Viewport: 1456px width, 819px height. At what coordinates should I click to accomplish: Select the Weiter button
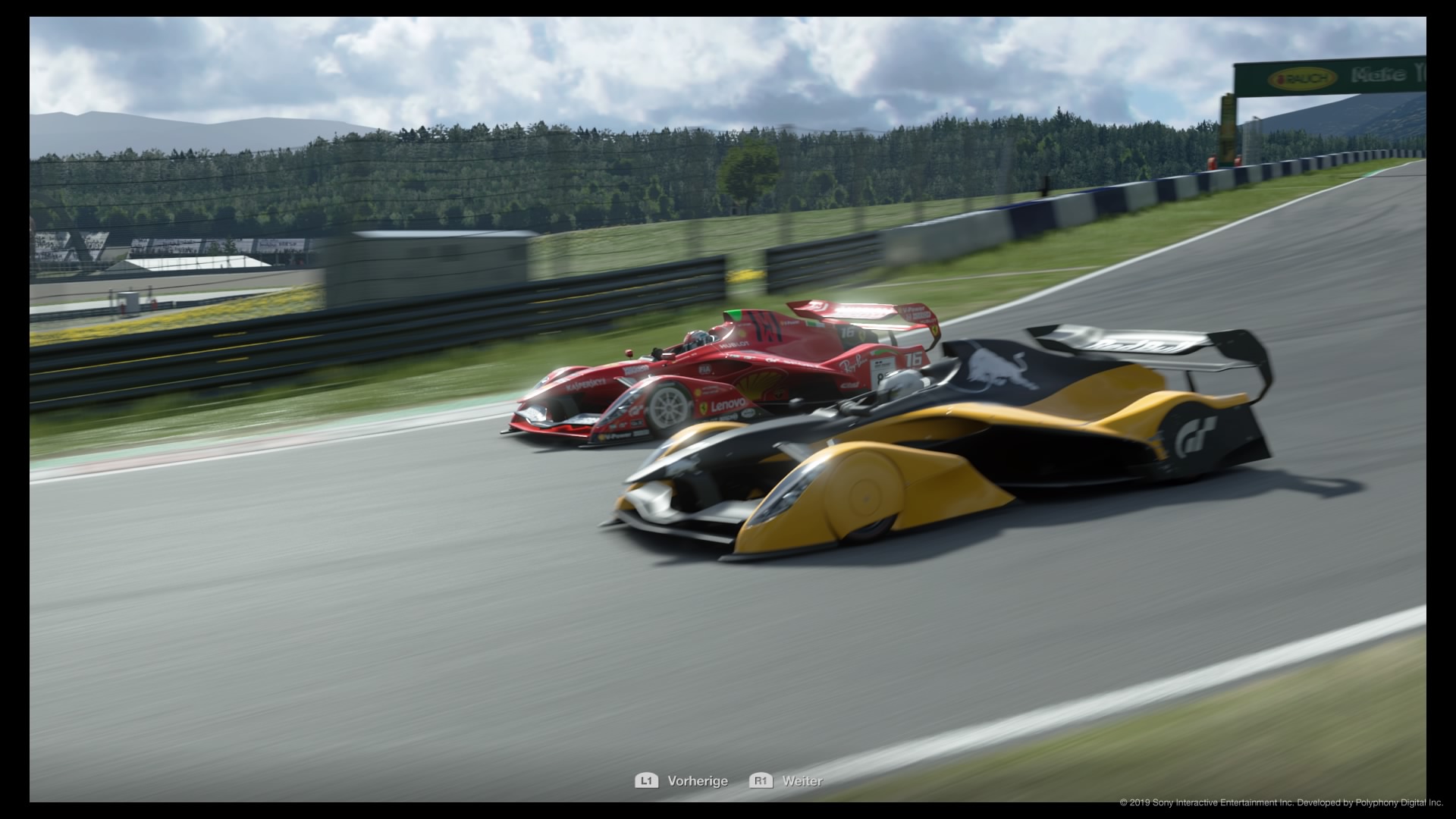pos(802,781)
